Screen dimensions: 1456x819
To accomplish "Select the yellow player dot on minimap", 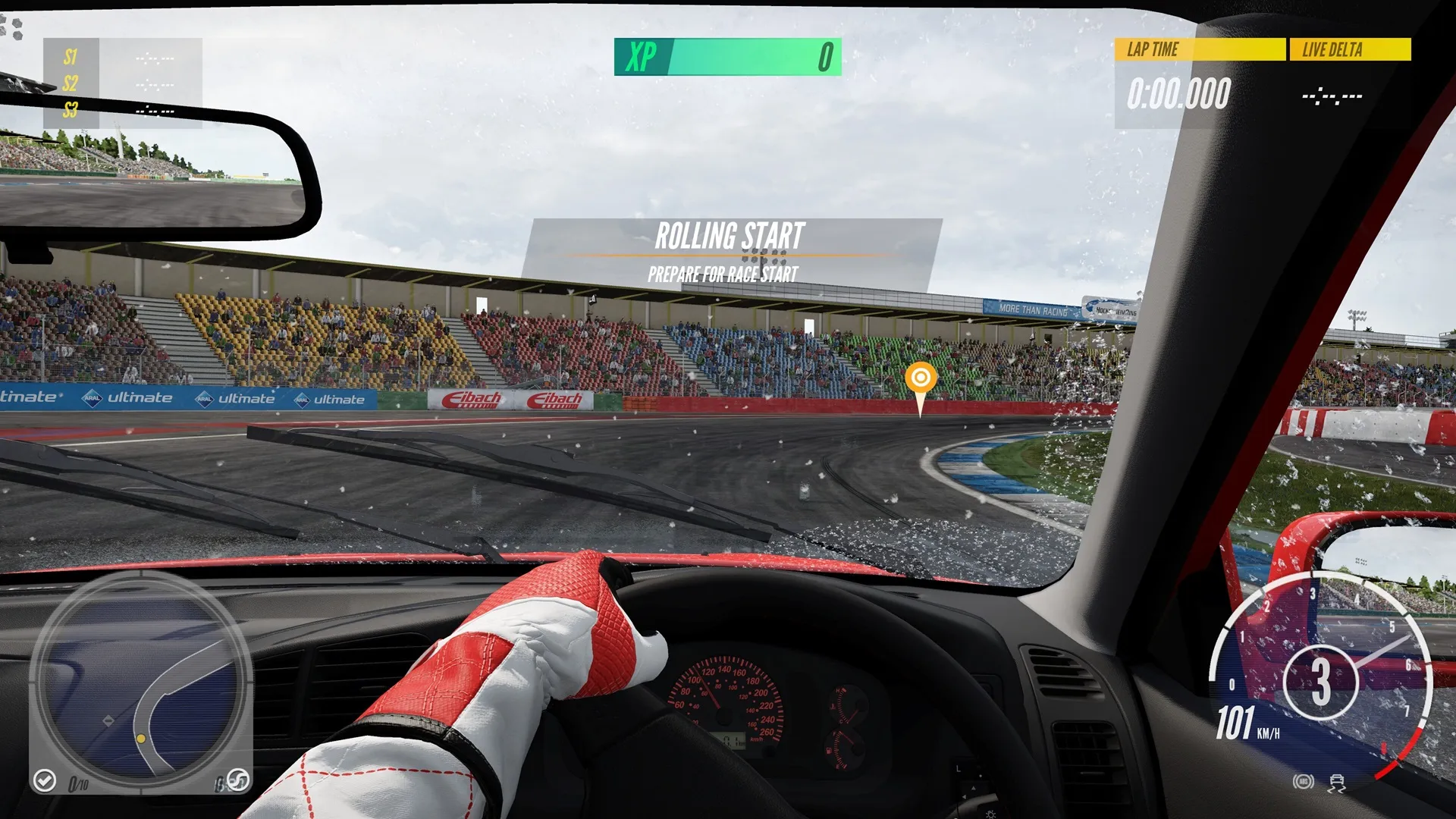I will [141, 739].
